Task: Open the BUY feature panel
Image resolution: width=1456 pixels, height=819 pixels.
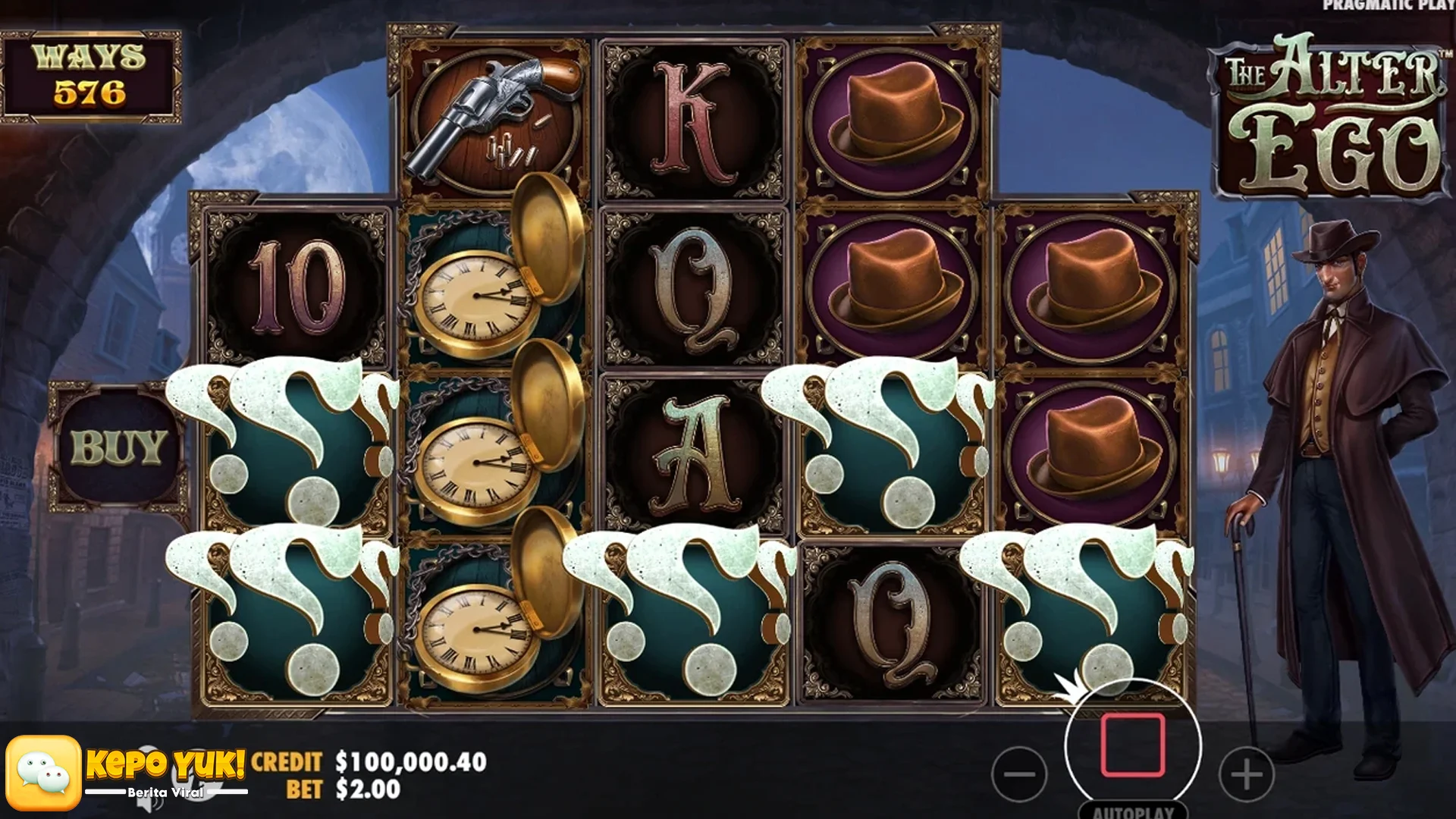Action: click(x=118, y=447)
